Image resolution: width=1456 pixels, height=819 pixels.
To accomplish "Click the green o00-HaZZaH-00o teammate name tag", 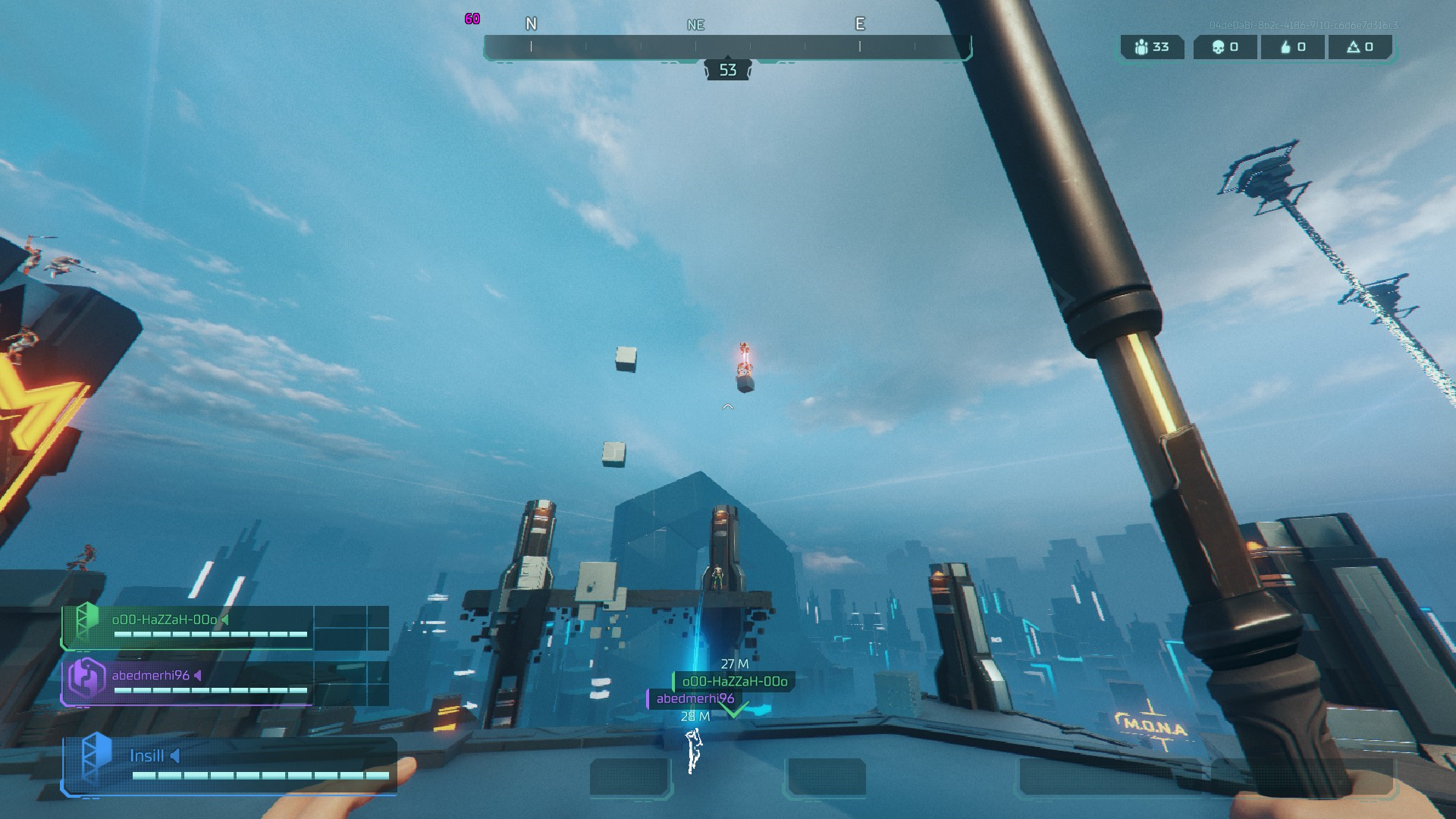I will pos(734,681).
